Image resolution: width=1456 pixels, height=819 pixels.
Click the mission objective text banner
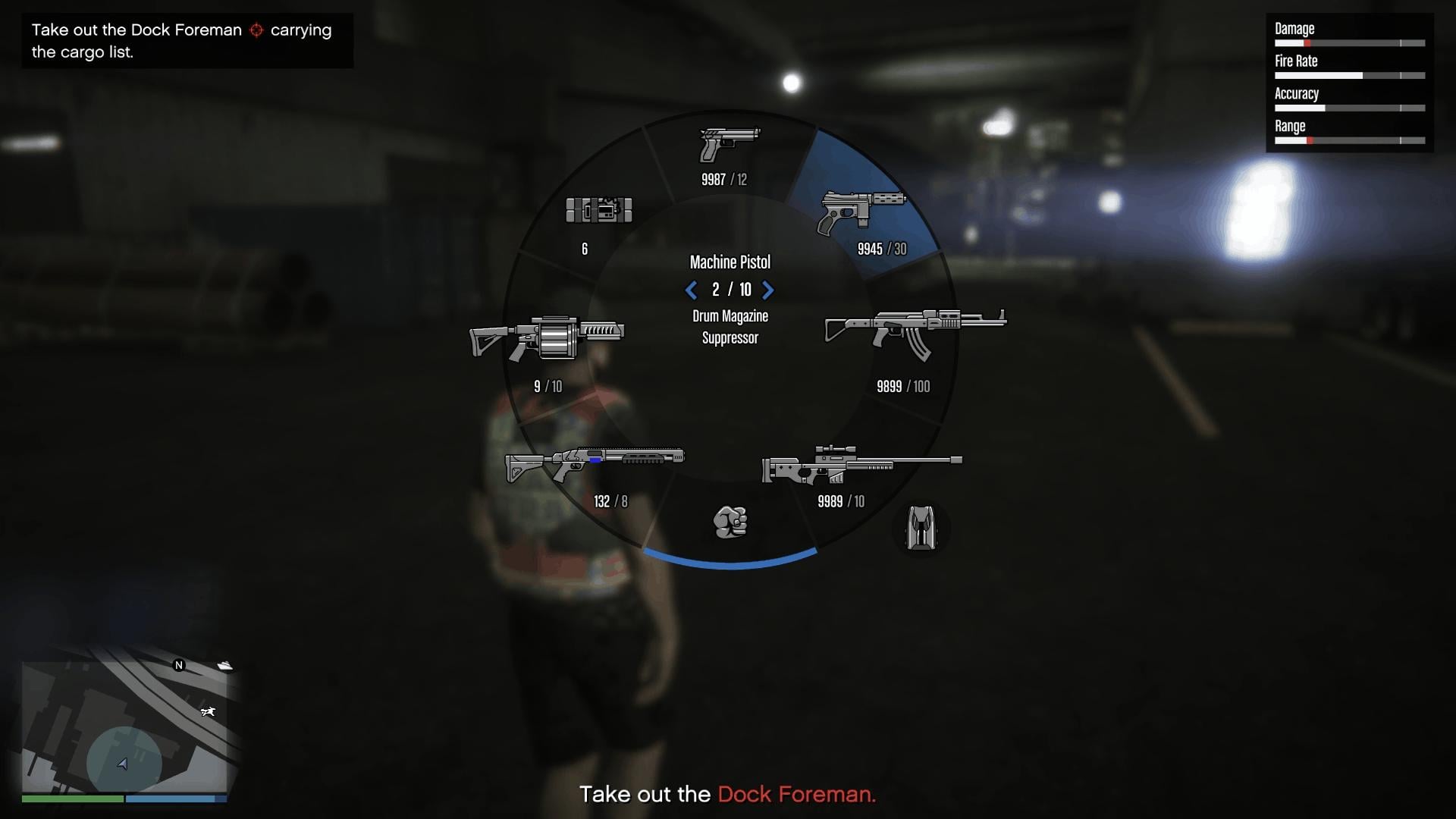[187, 41]
